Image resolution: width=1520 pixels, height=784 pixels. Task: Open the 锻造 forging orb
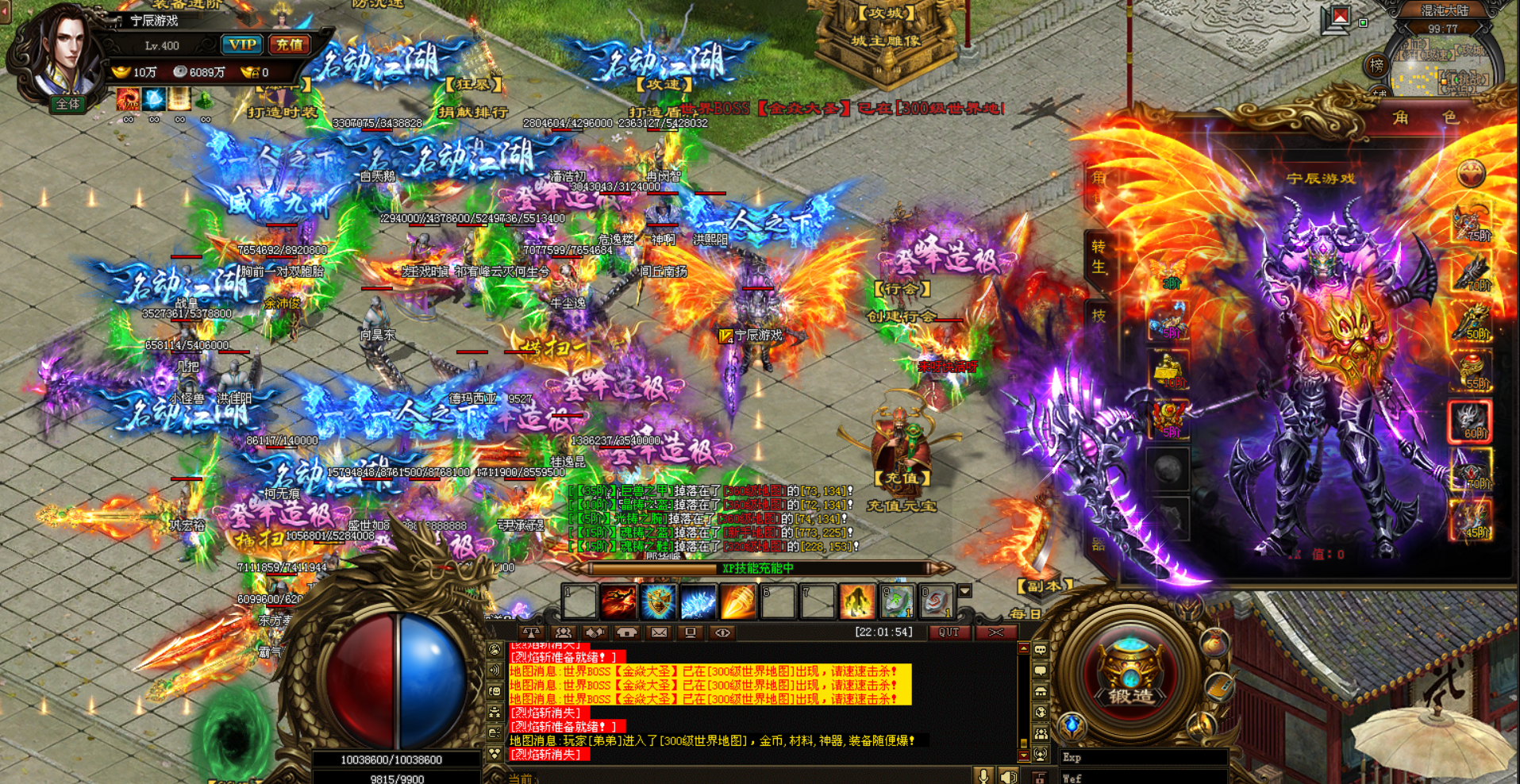point(1130,674)
